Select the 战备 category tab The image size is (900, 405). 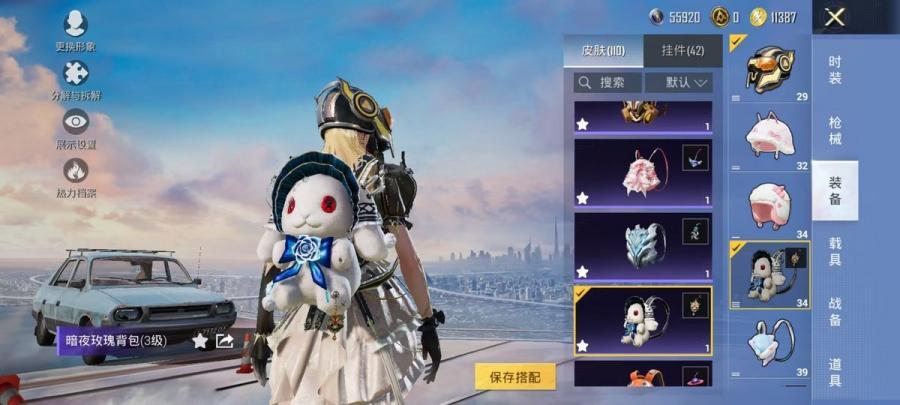point(835,311)
